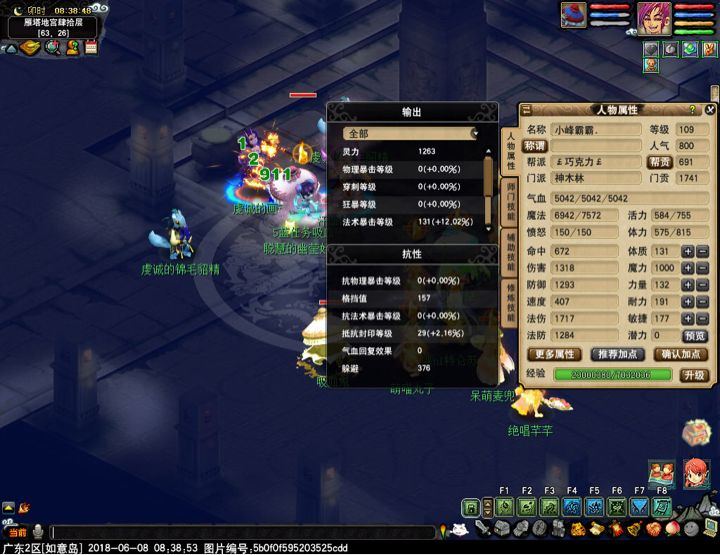
Task: Click the 推荐加点 recommended points button
Action: (x=618, y=354)
